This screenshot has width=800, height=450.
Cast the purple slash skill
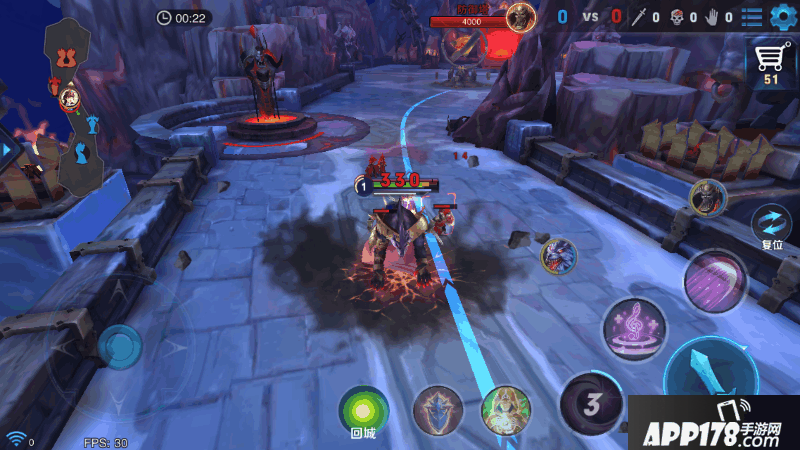tap(716, 280)
